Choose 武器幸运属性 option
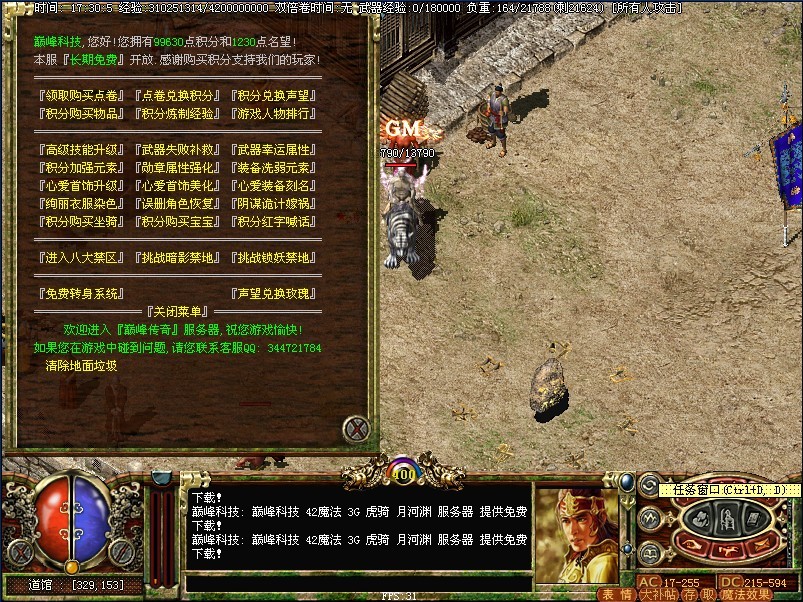 pyautogui.click(x=273, y=150)
